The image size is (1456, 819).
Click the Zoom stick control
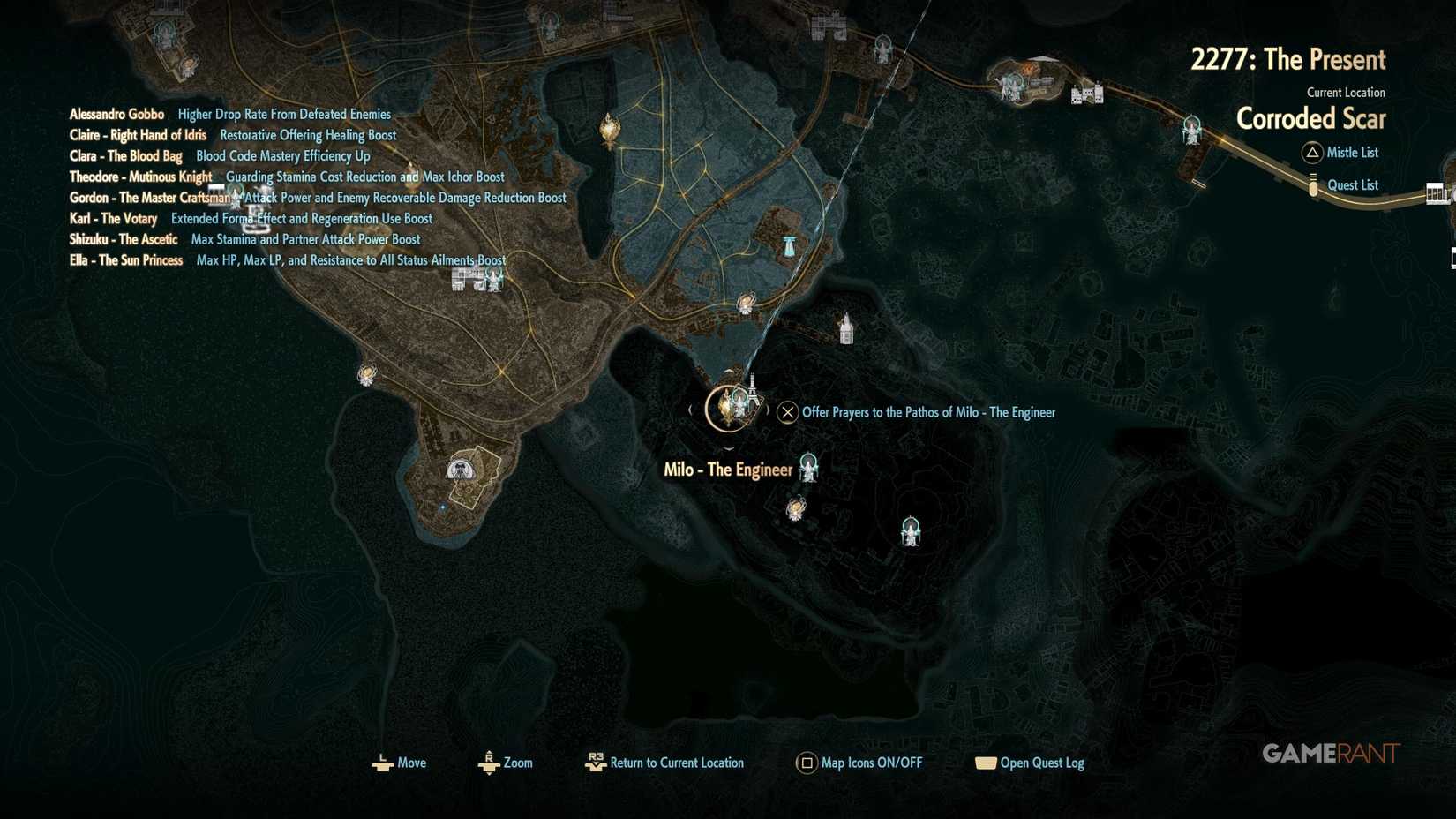coord(490,763)
